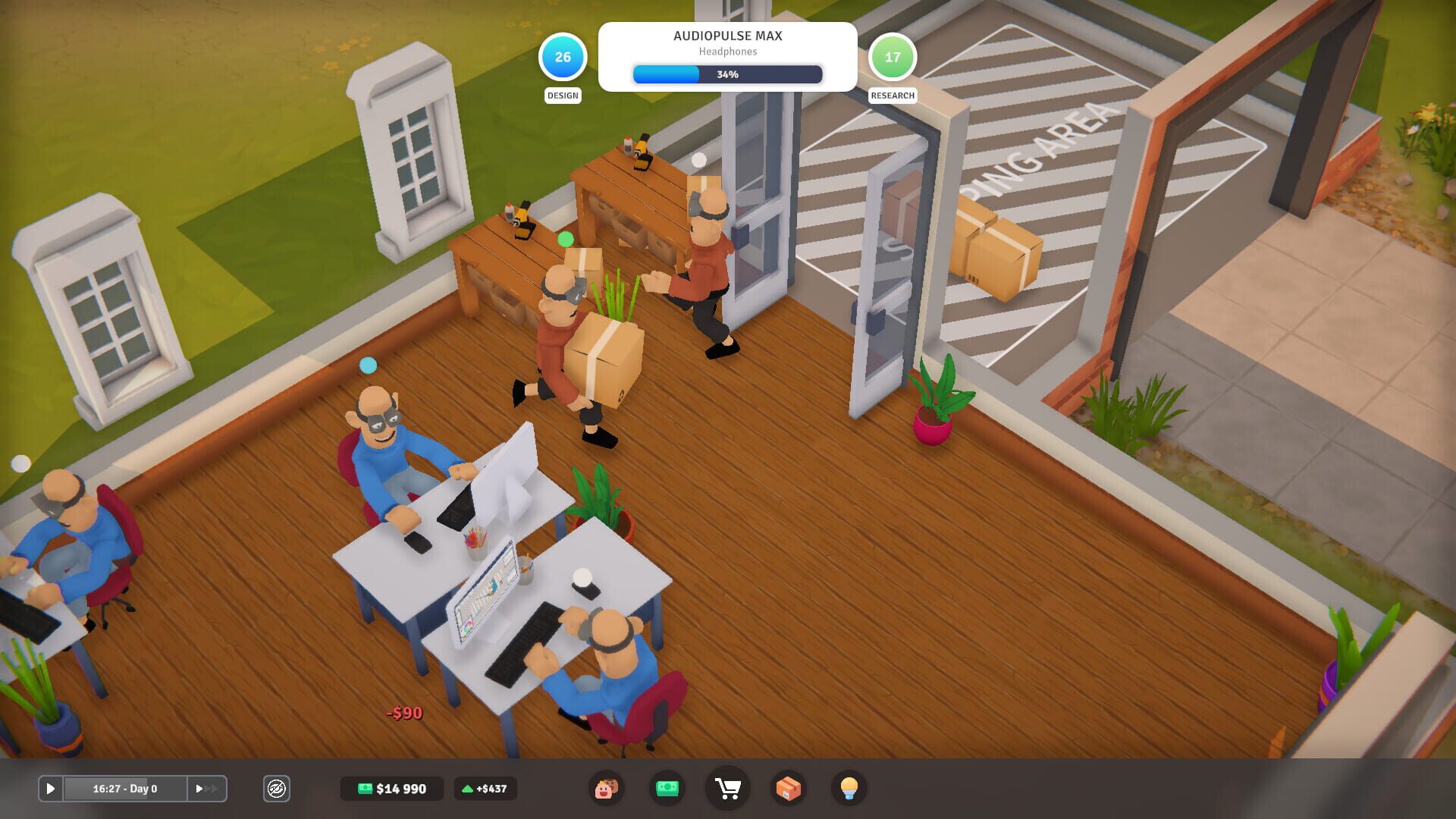Click the green Research score badge
Screen dimensions: 1456x819
(x=893, y=56)
